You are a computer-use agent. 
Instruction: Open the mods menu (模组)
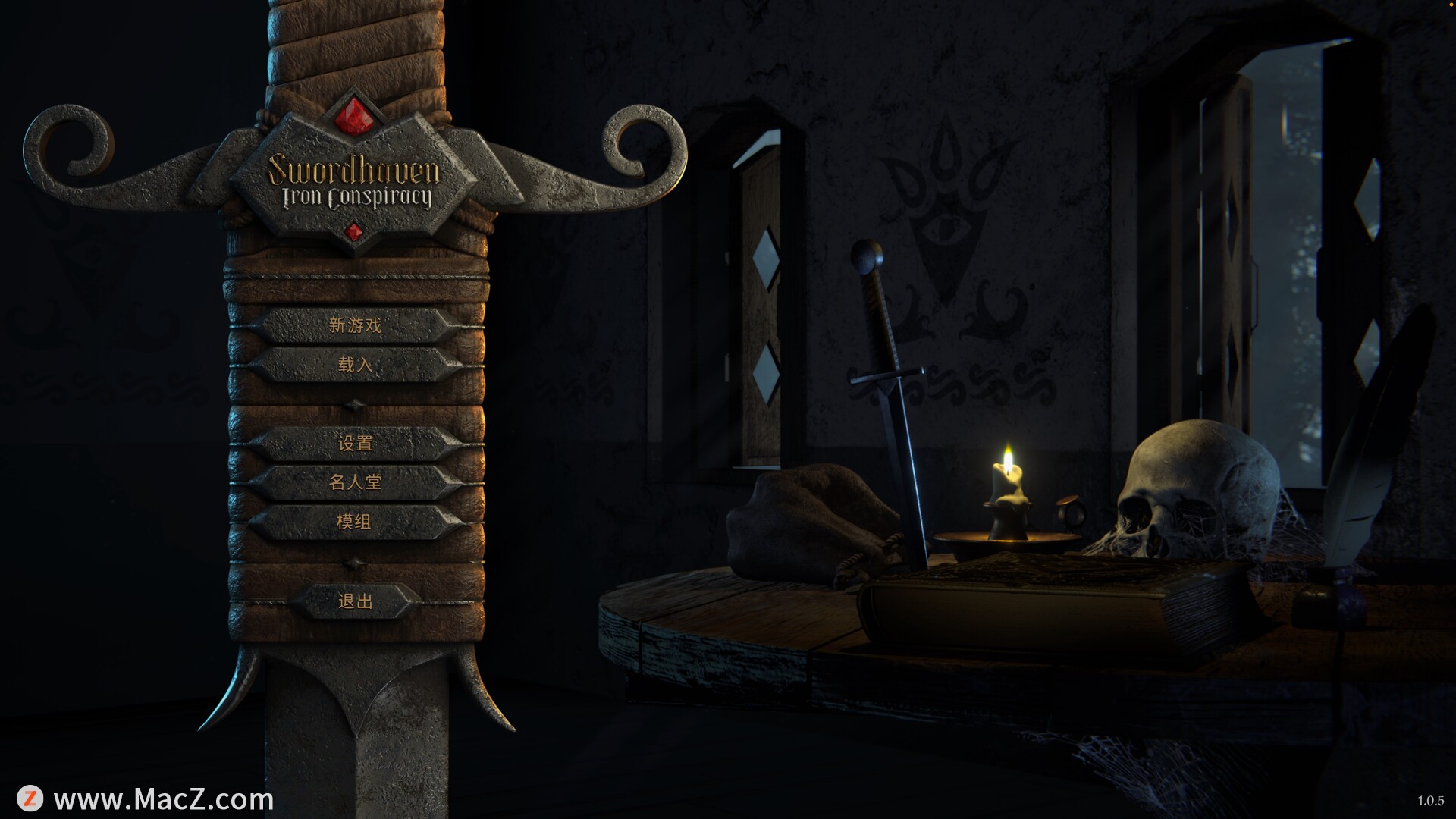tap(355, 522)
